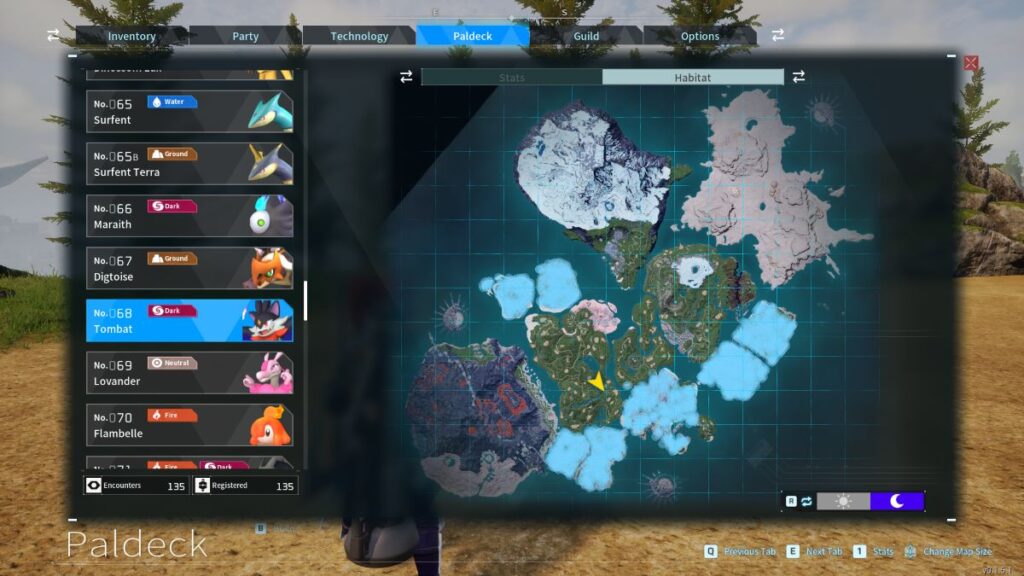Screen dimensions: 1024x576
Task: Switch habitat map to daytime sun
Action: click(x=843, y=501)
